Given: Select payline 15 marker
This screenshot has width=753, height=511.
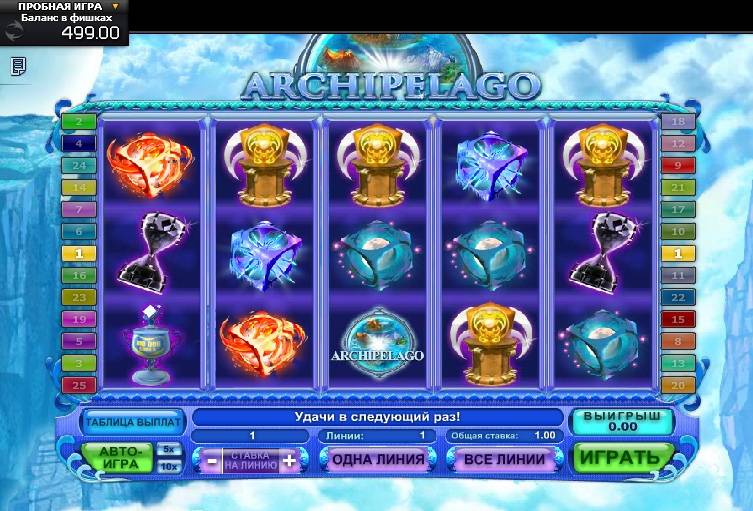Looking at the screenshot, I should pos(677,319).
